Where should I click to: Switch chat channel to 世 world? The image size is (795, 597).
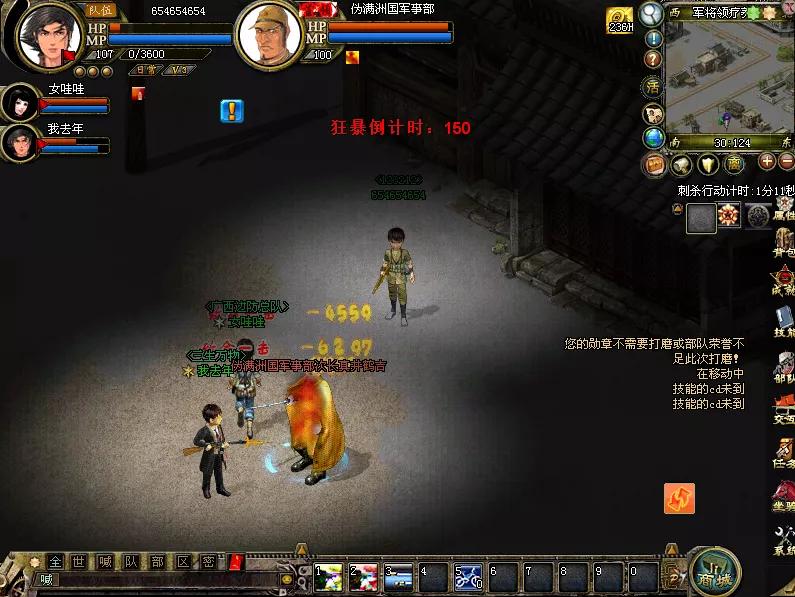[80, 561]
